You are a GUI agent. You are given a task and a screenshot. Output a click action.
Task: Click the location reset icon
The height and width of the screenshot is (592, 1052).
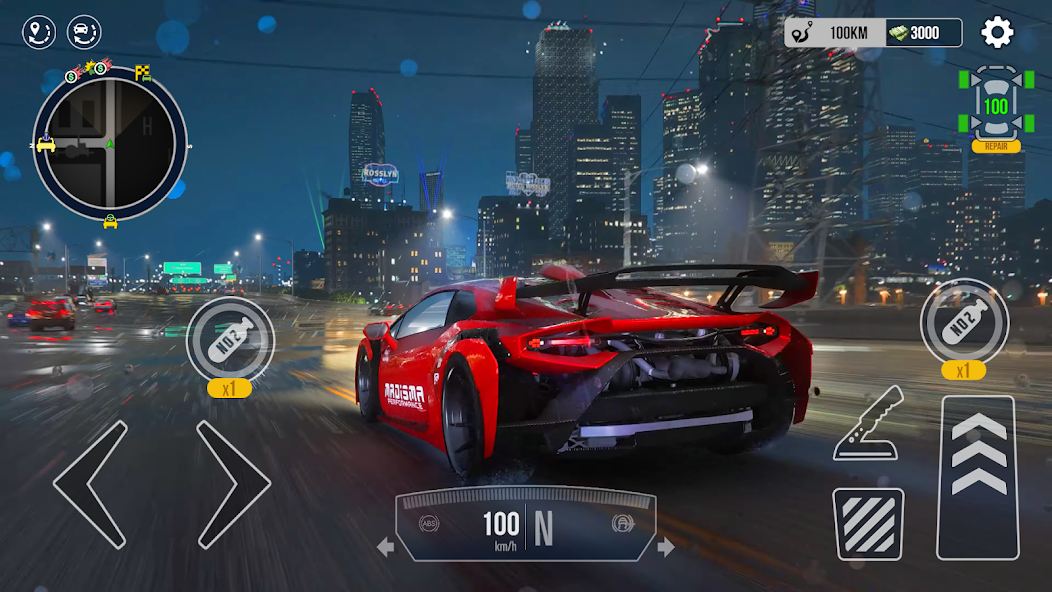click(39, 33)
